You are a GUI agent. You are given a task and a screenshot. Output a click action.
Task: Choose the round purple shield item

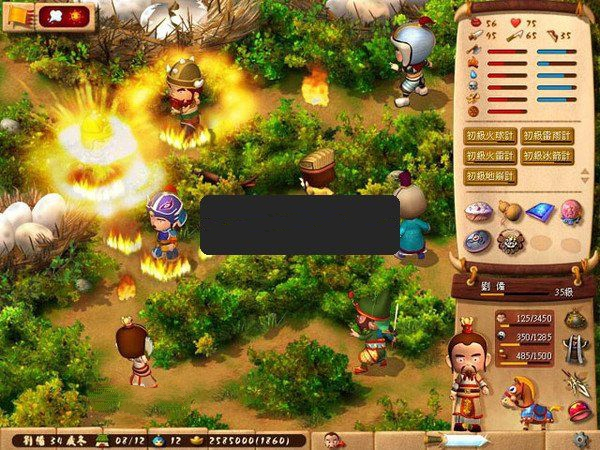(479, 241)
